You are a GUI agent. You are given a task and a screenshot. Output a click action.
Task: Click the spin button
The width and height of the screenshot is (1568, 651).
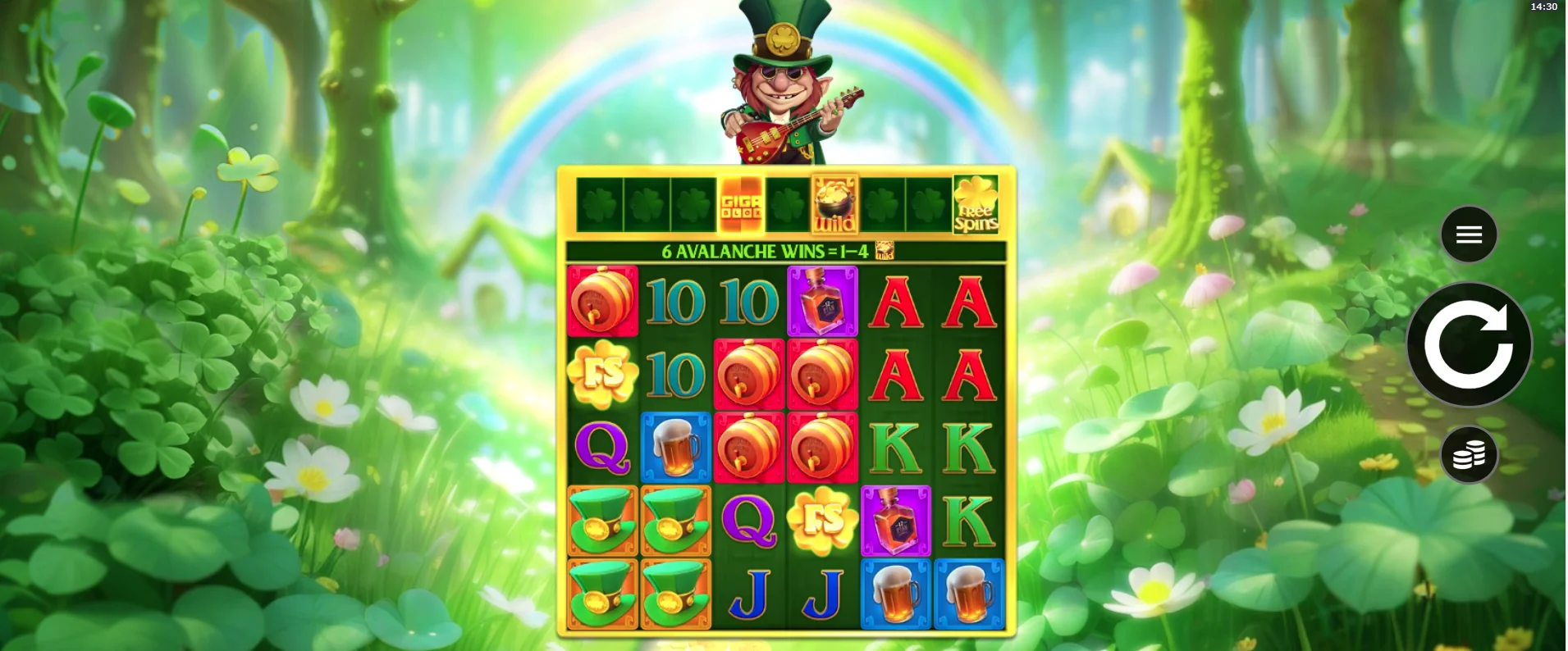coord(1468,344)
